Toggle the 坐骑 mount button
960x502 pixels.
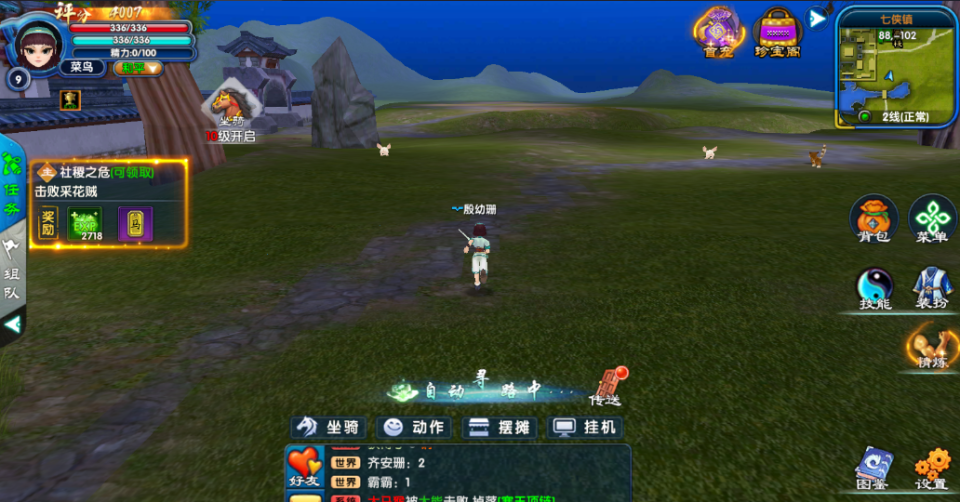(329, 427)
